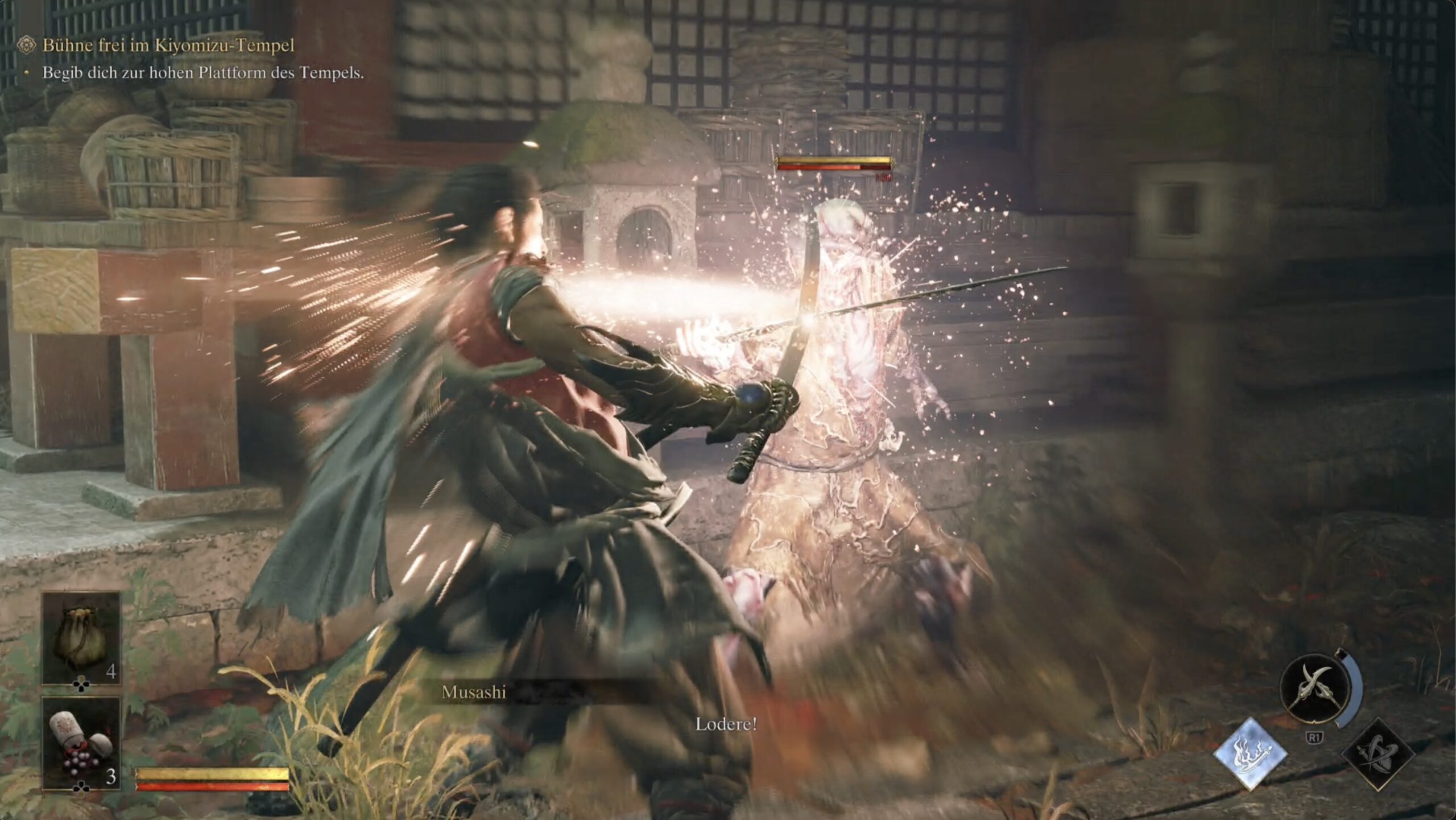Activate the flaming blade skill diamond
The width and height of the screenshot is (1456, 820).
tap(1250, 753)
